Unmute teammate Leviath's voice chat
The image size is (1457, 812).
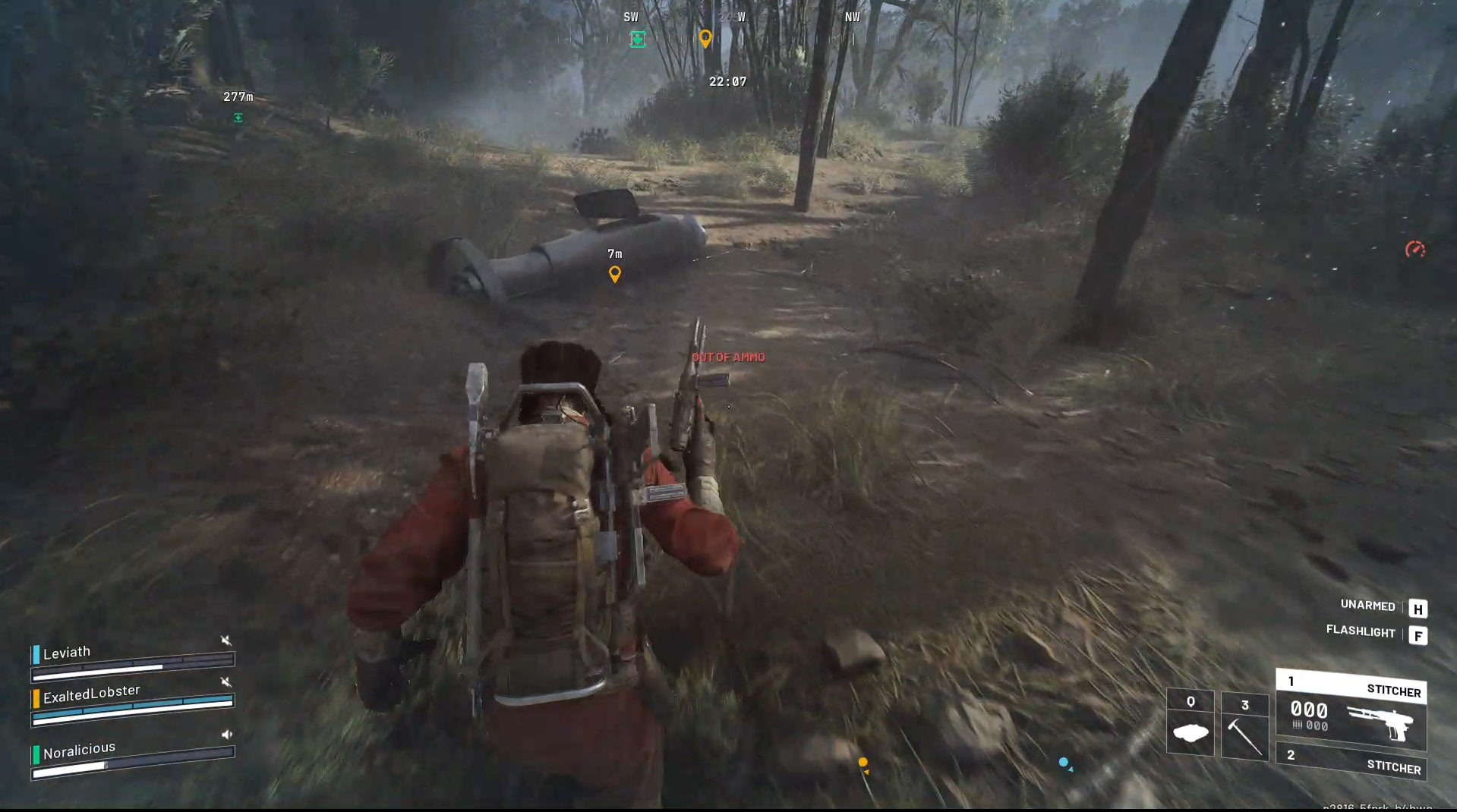coord(225,640)
